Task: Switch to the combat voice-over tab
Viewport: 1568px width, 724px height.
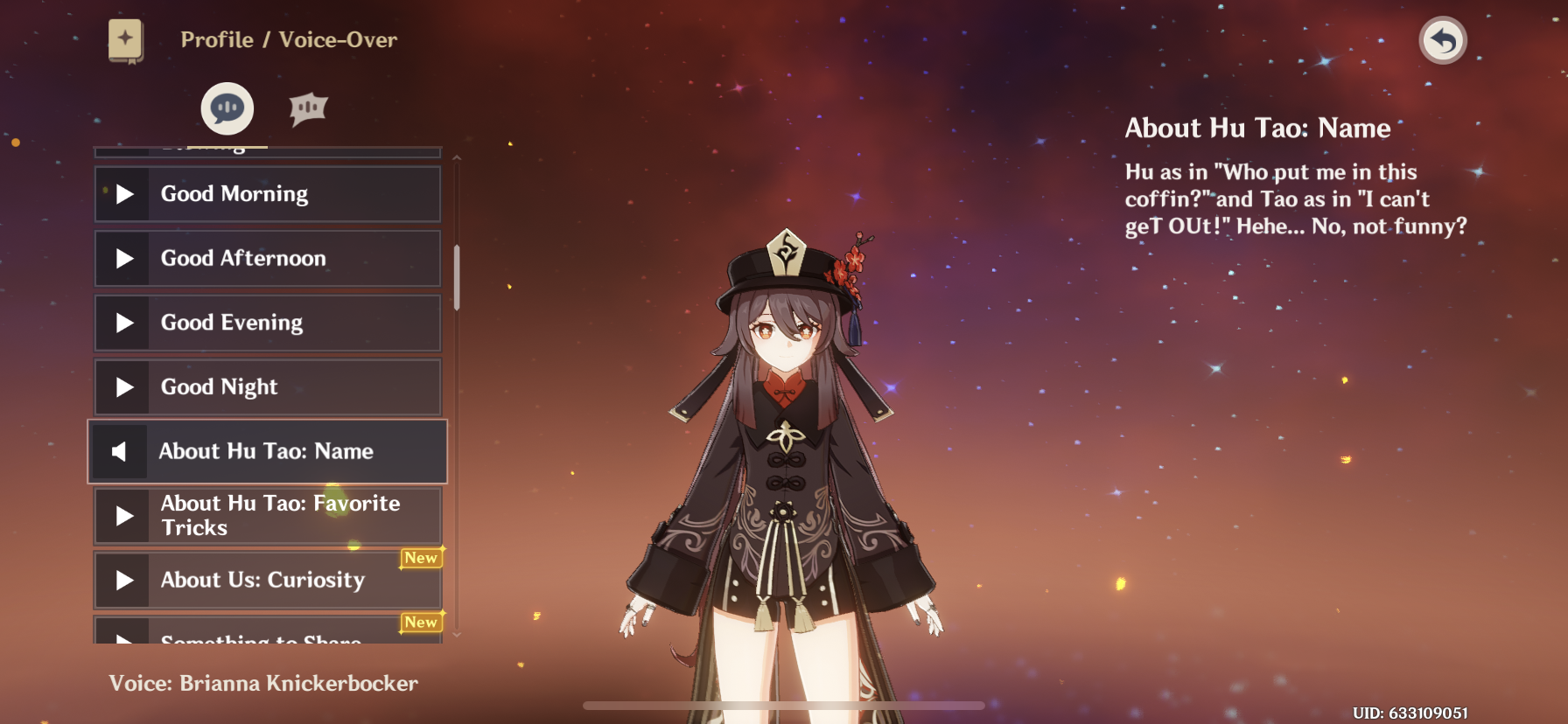Action: 308,108
